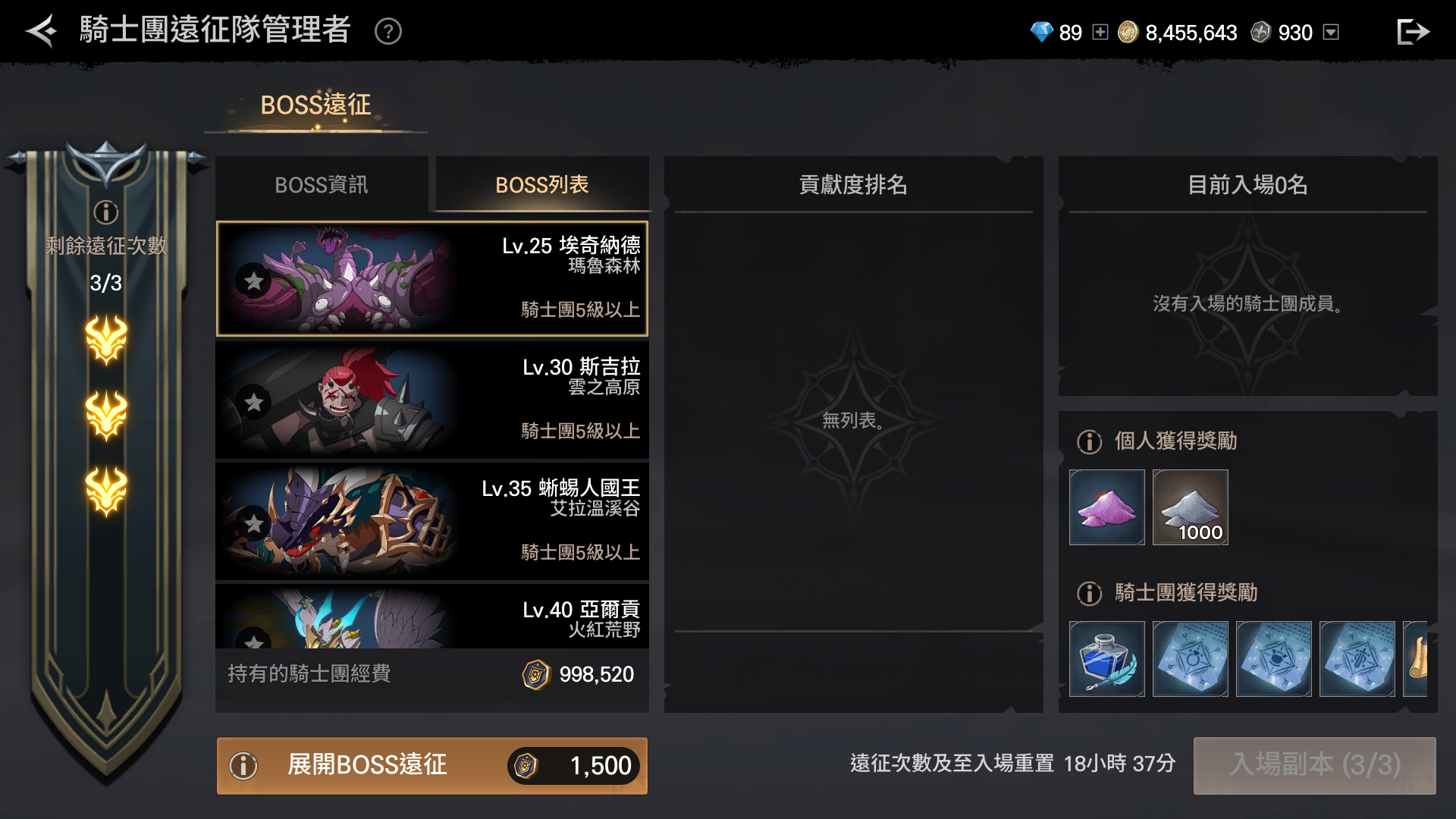Select the Lv.30 斯吉拉 boss row

pos(432,400)
